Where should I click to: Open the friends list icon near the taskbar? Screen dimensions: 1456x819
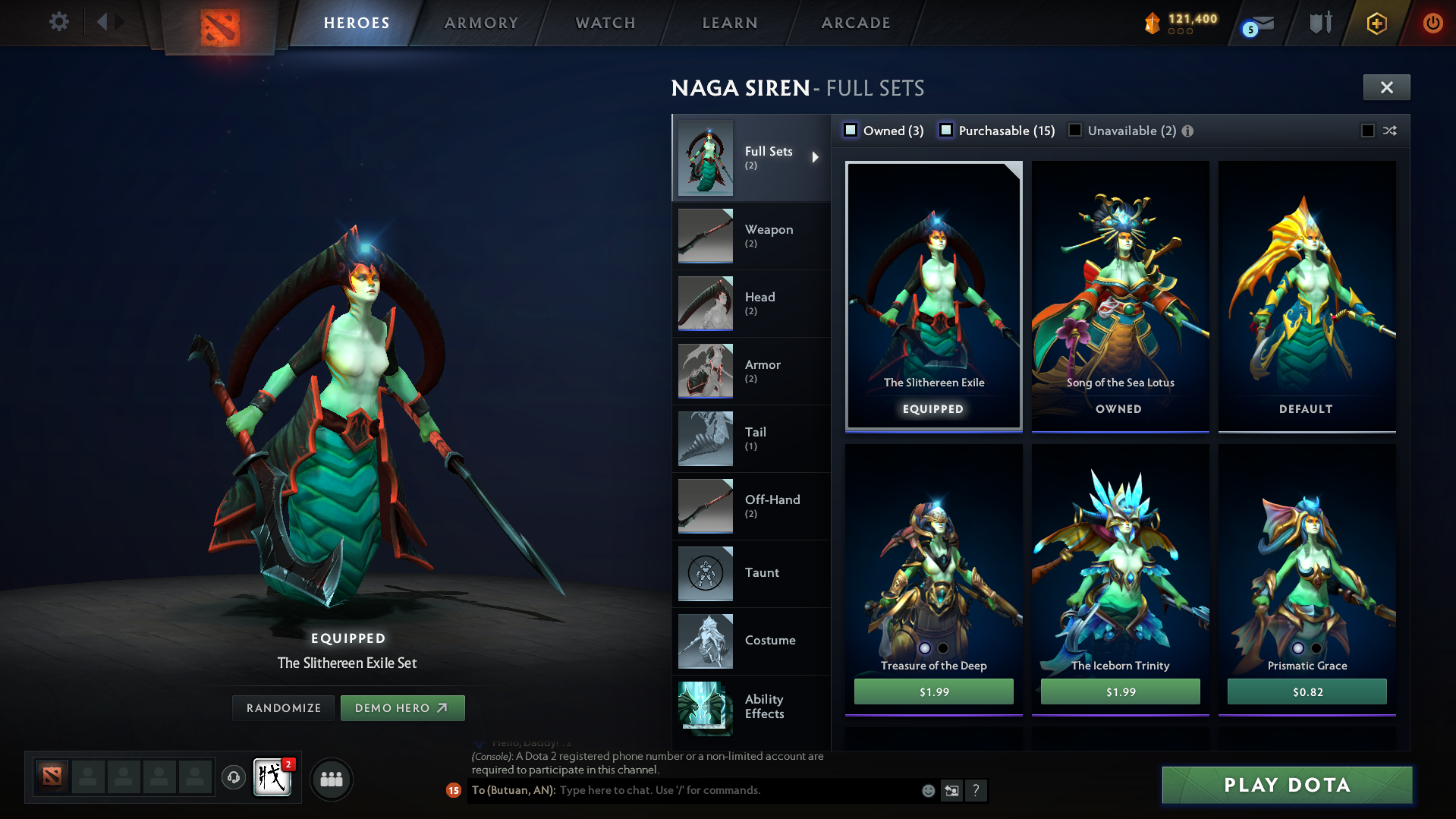point(332,779)
